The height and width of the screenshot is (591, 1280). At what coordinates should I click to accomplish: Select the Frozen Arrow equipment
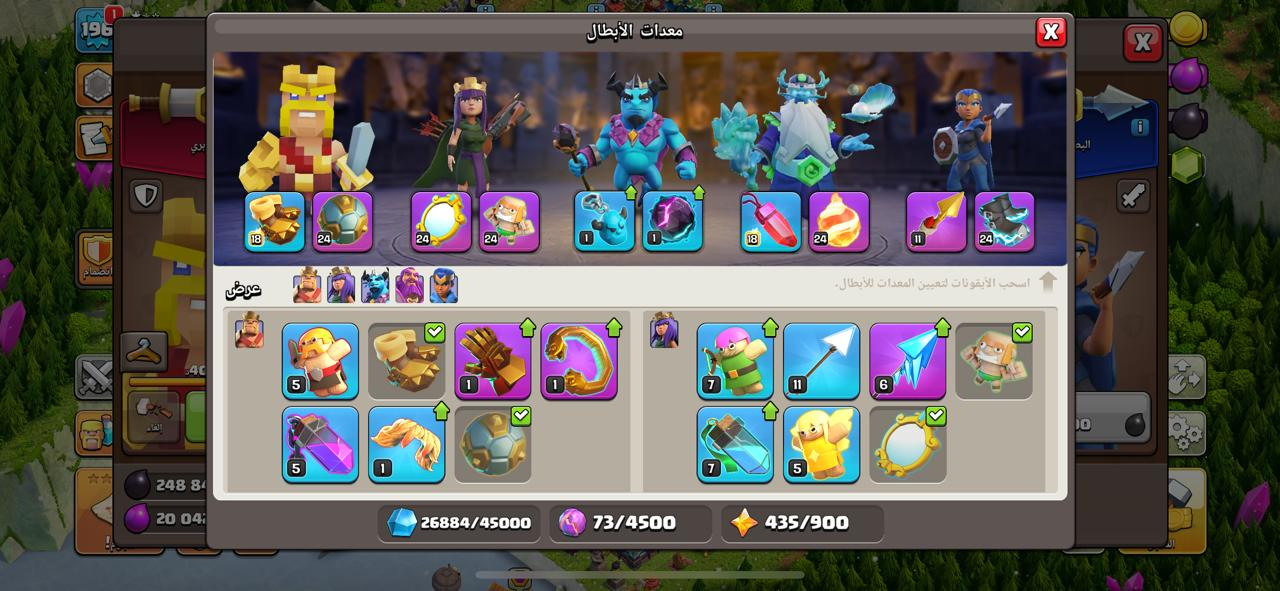tap(907, 361)
